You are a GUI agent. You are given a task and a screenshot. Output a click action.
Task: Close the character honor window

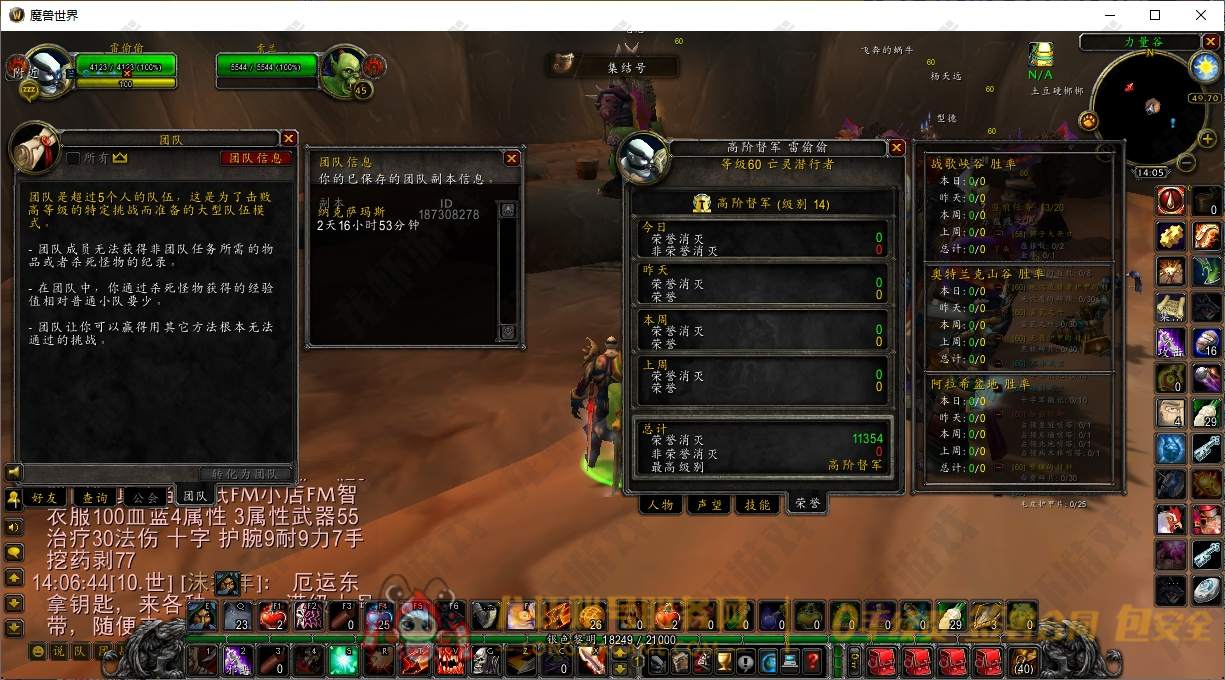coord(897,148)
